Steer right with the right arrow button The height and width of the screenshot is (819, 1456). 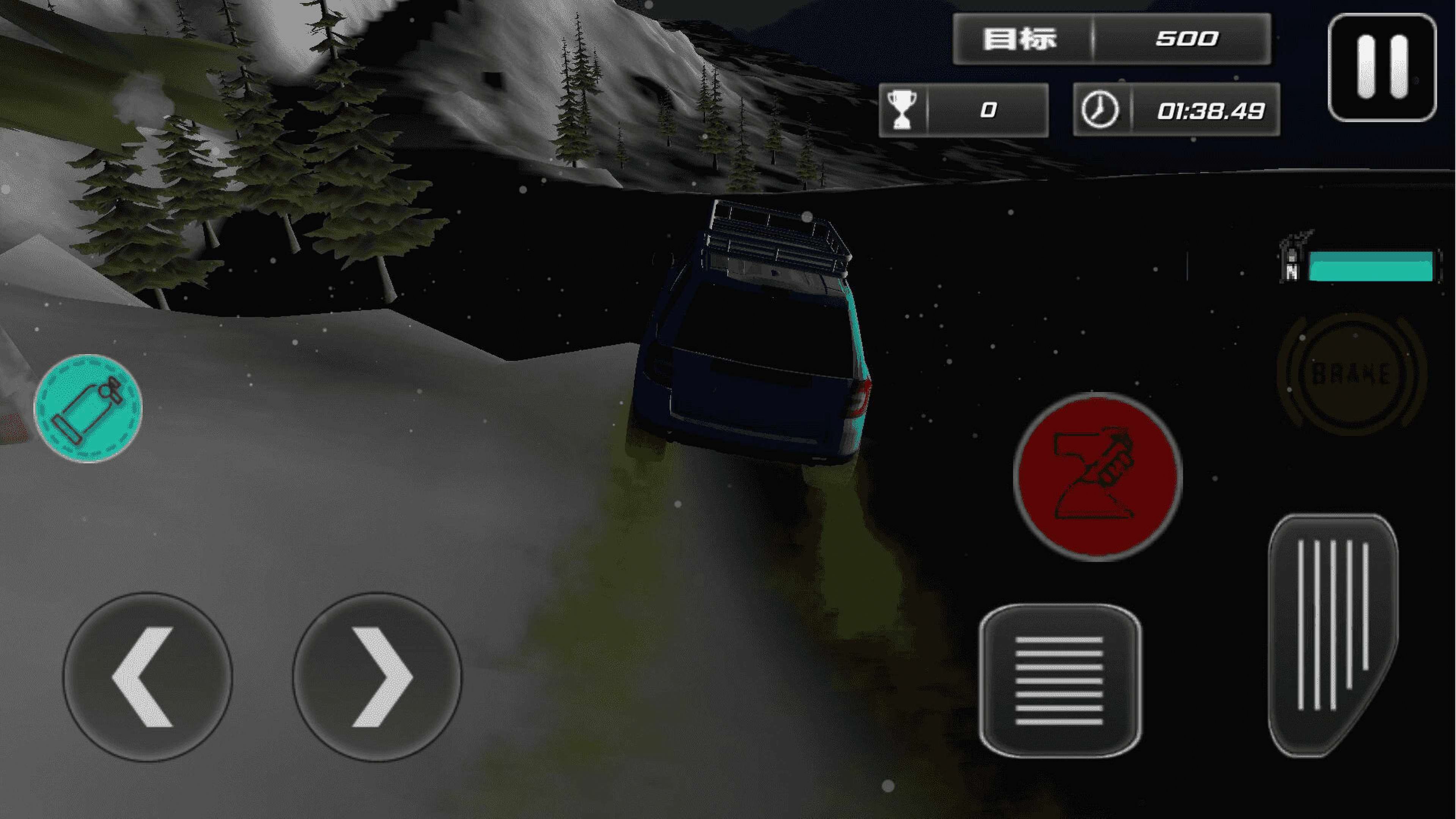click(x=377, y=676)
